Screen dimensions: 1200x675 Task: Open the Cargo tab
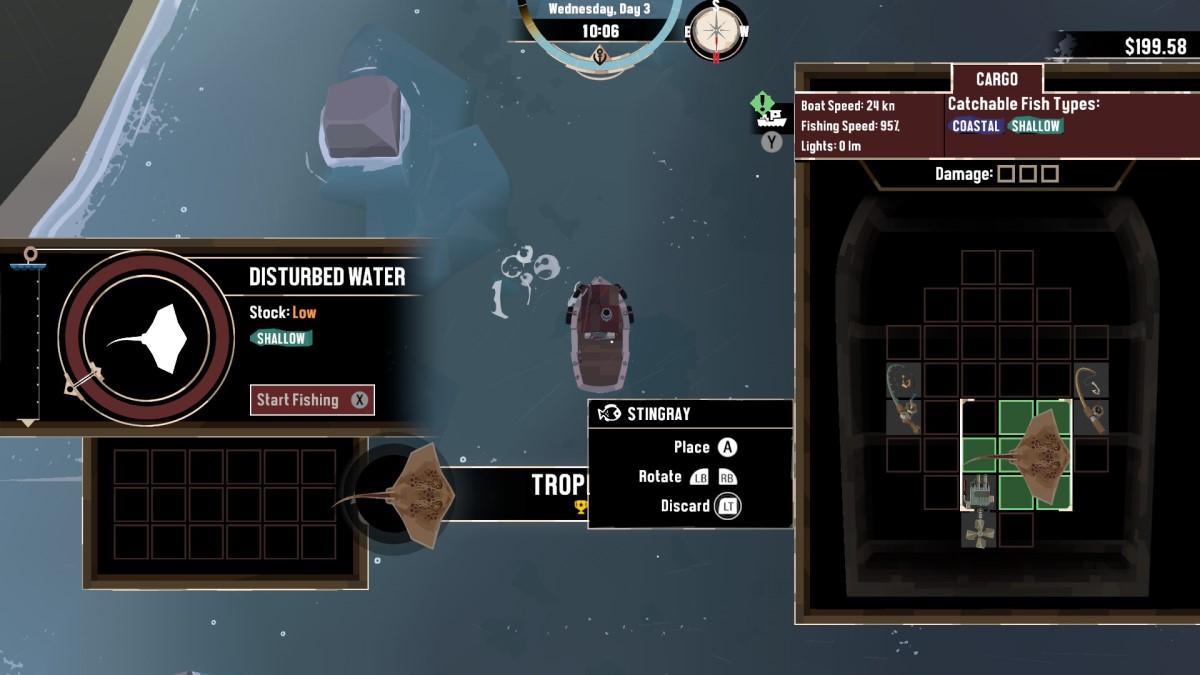pyautogui.click(x=996, y=79)
